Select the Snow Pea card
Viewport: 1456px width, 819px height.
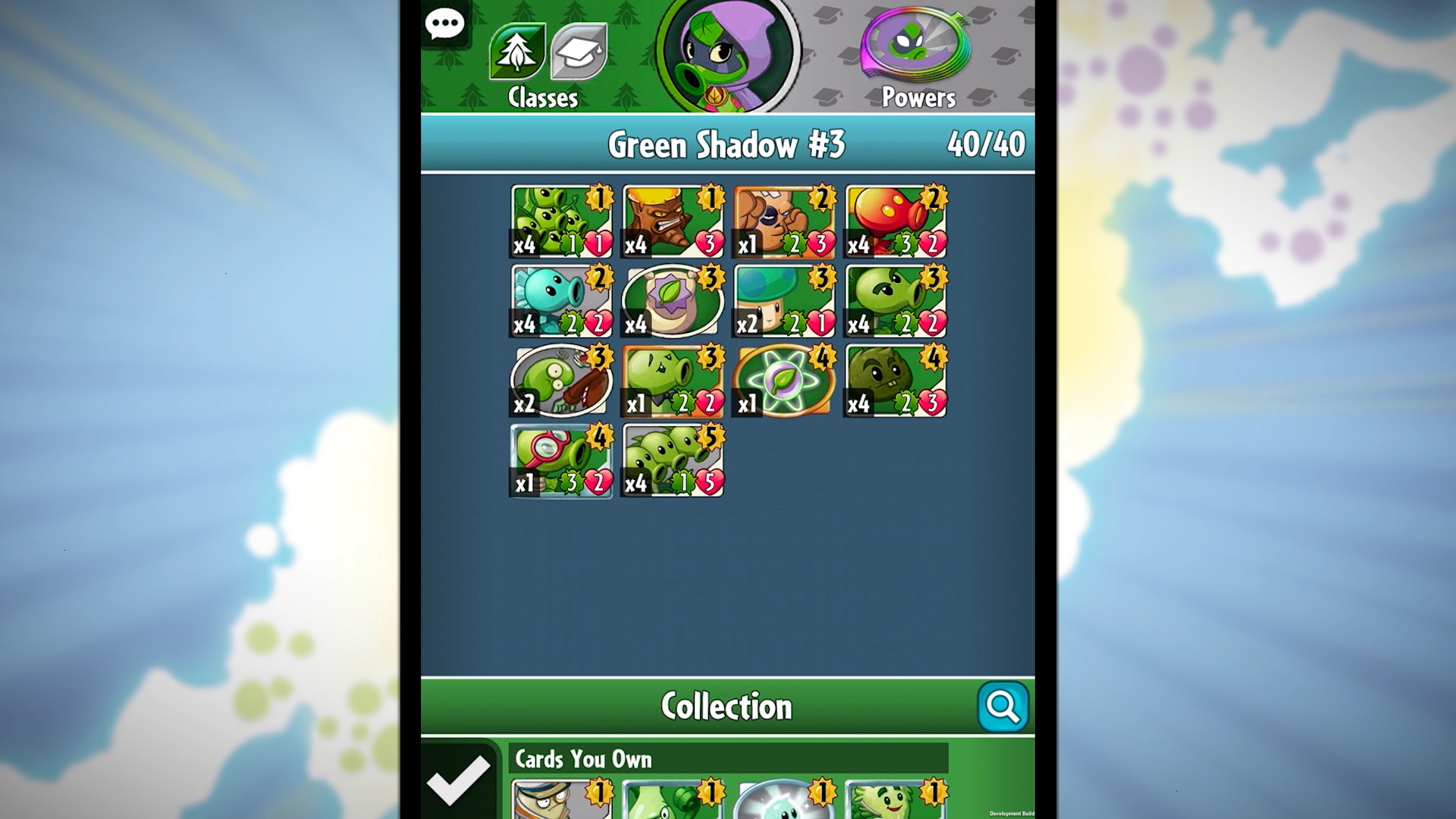point(561,301)
